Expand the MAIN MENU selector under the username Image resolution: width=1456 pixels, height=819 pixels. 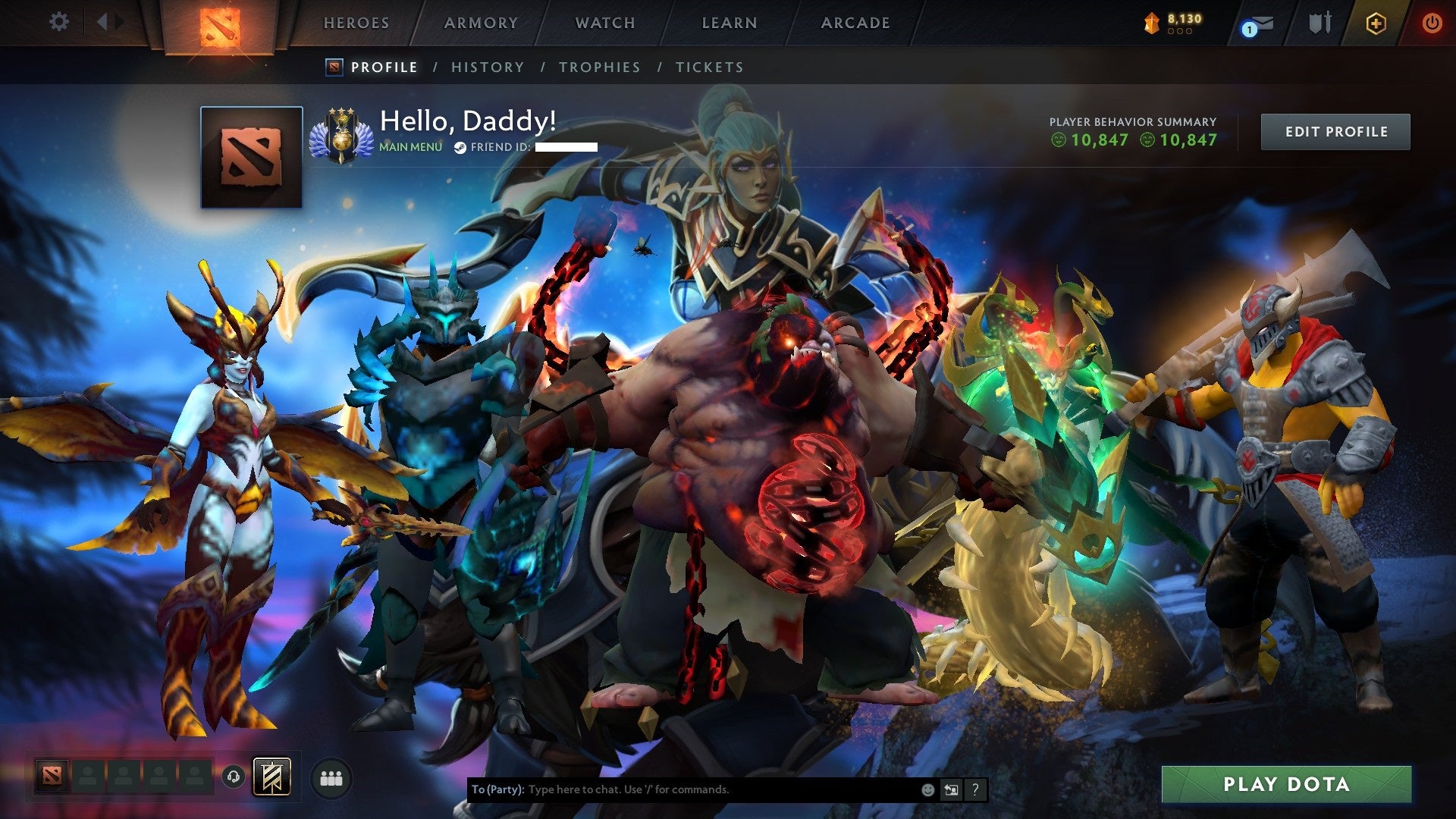pos(409,148)
